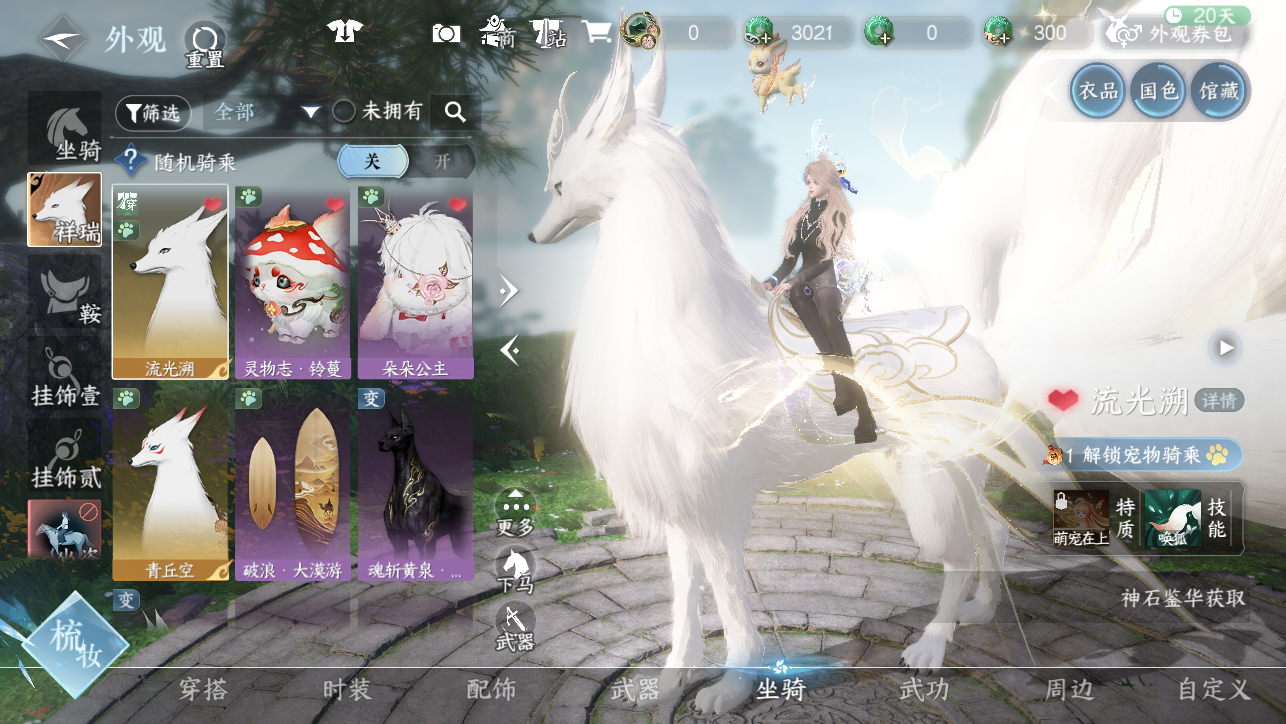
Task: View 流光溯 details via 详情
Action: tap(1219, 401)
